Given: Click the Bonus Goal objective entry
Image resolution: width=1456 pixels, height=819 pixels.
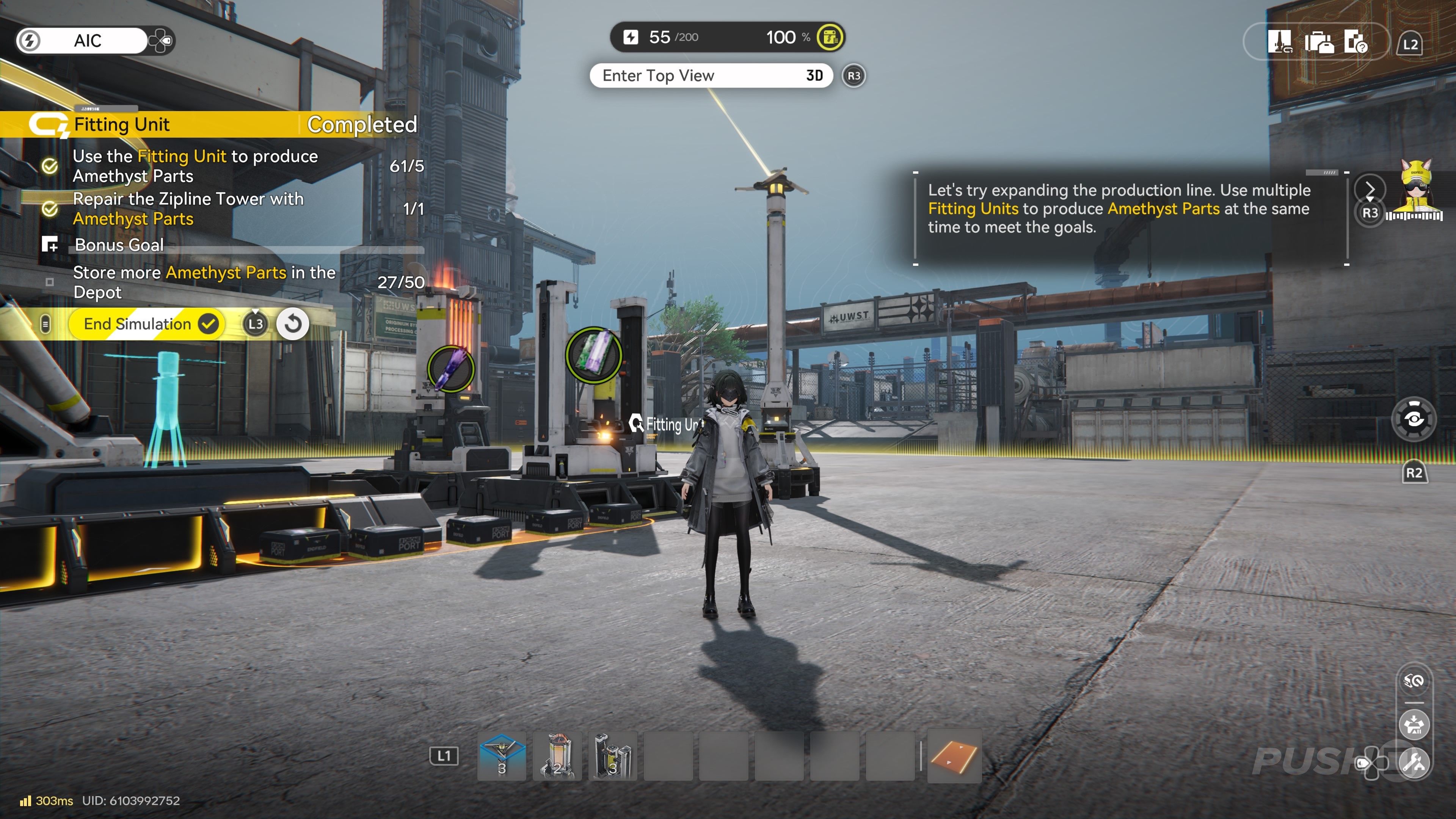Looking at the screenshot, I should (x=119, y=245).
